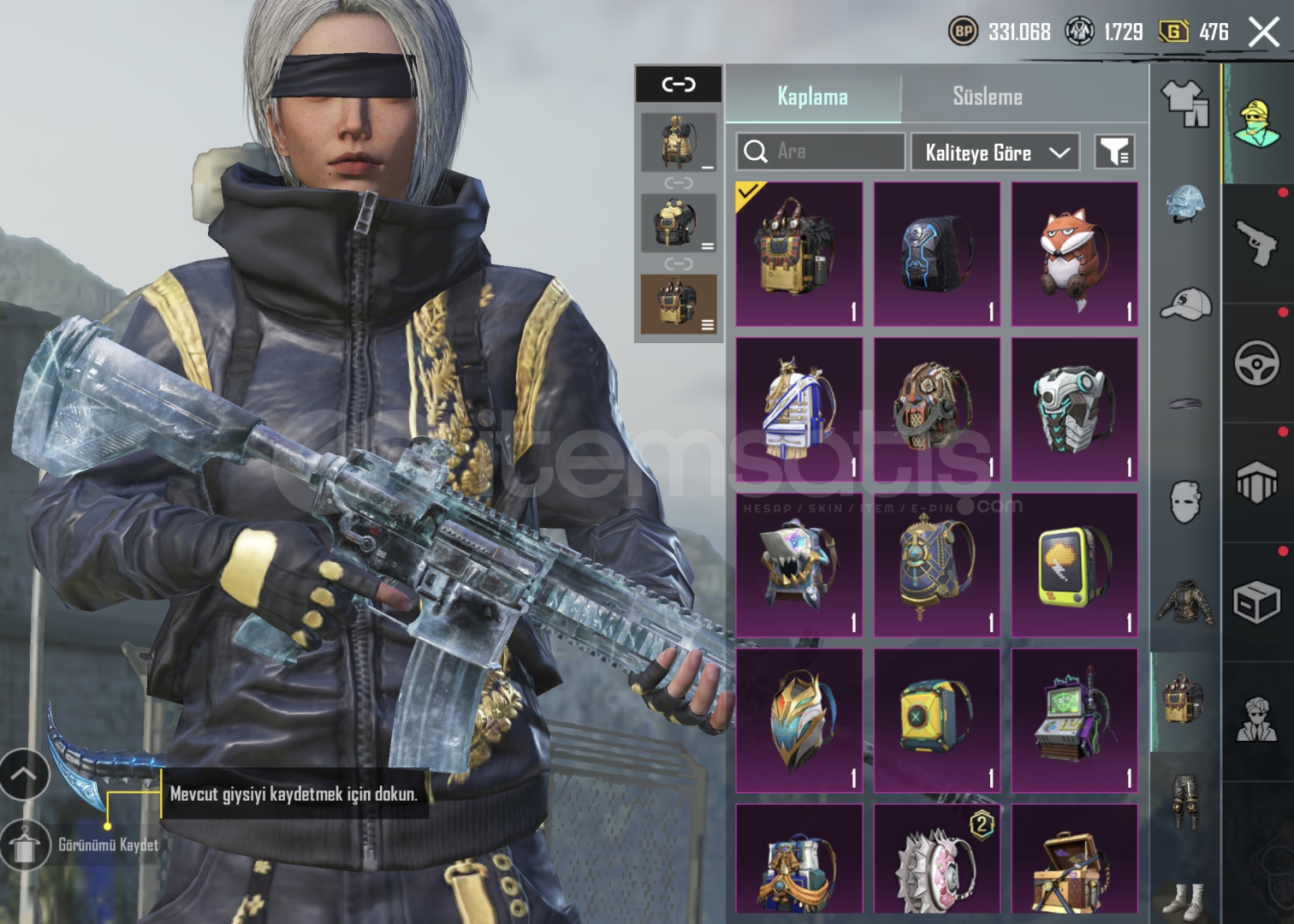Switch to the Süsleme tab

tap(988, 97)
